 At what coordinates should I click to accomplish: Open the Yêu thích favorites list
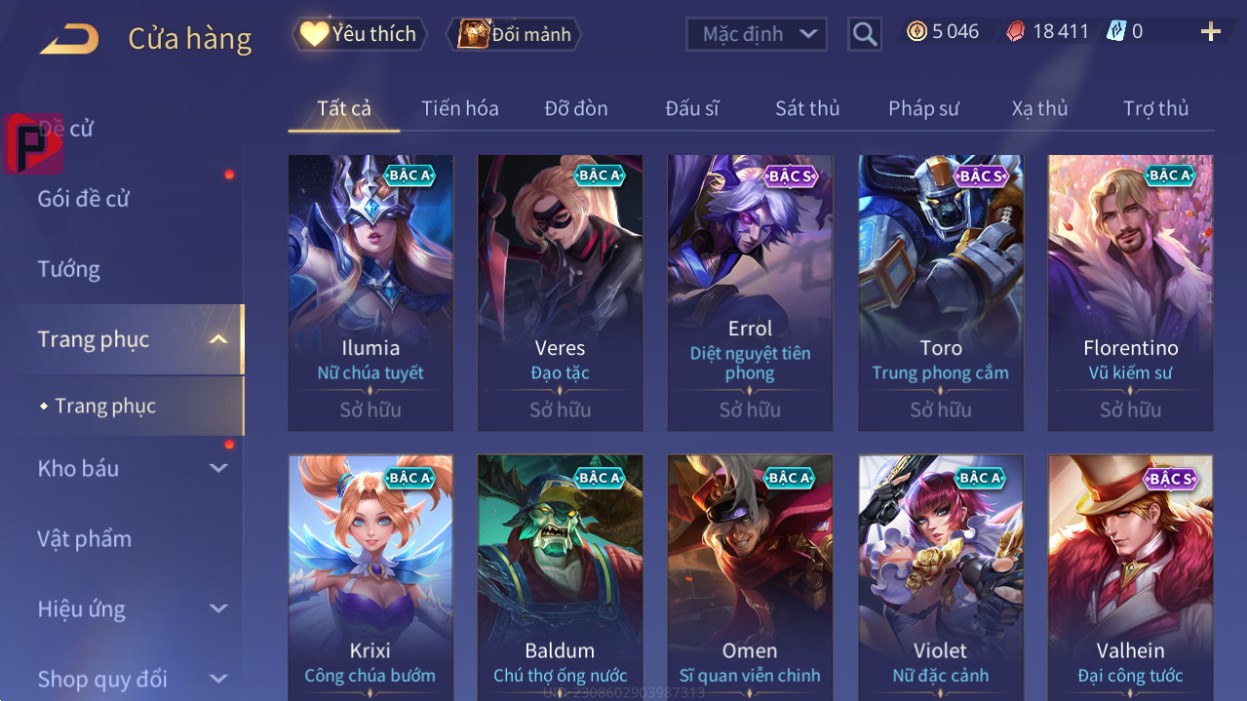(x=359, y=34)
